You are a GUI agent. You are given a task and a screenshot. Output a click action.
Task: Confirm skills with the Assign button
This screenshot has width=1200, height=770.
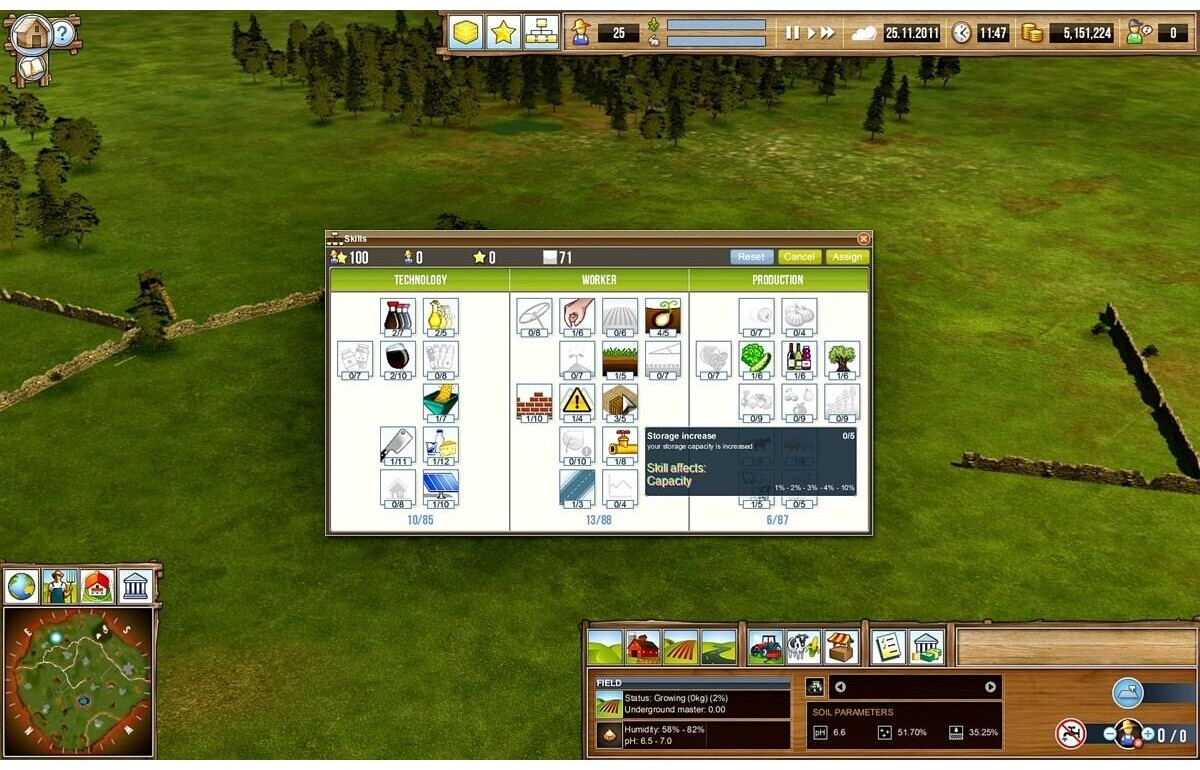click(x=847, y=257)
